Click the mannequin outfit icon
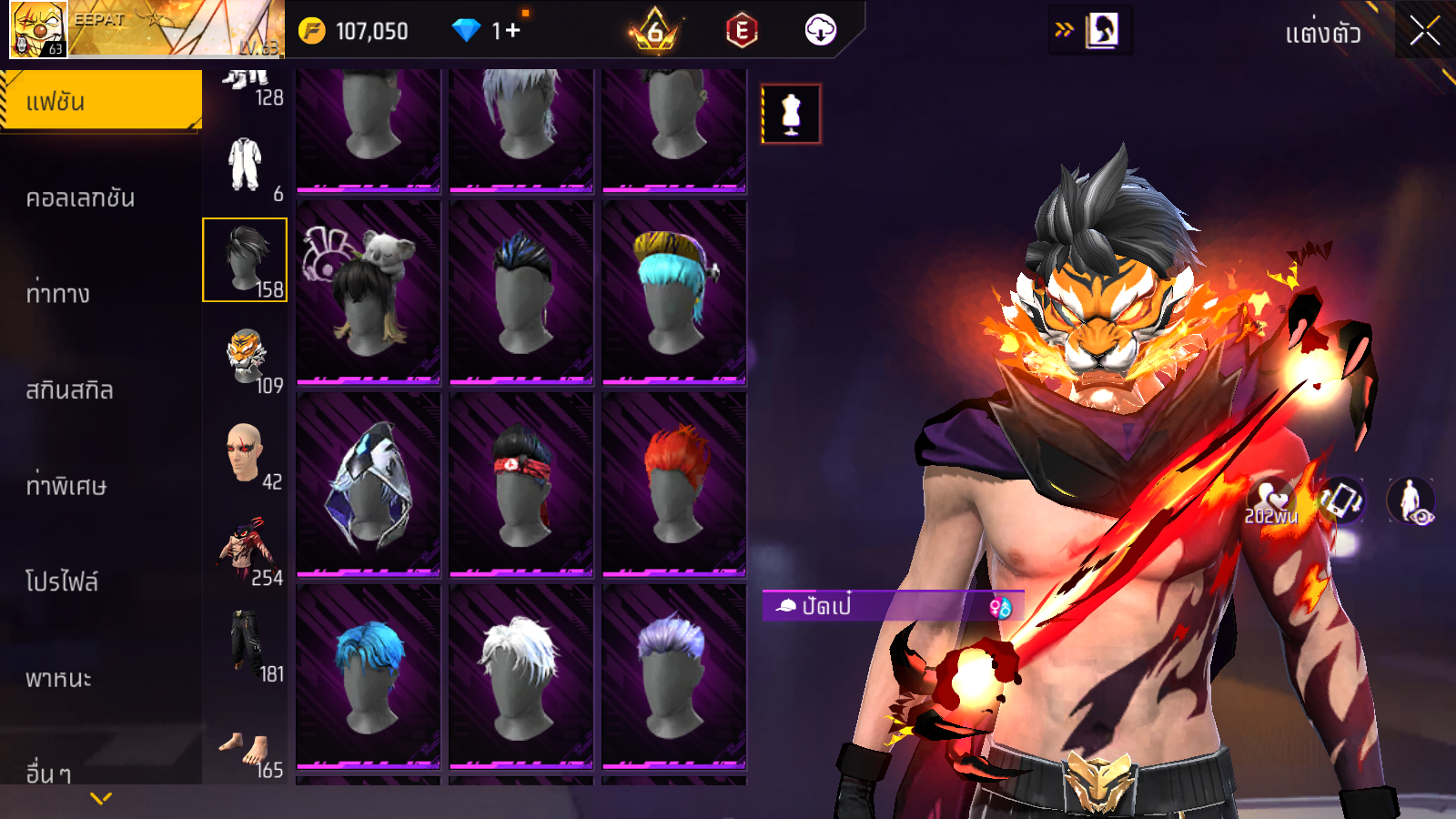The height and width of the screenshot is (819, 1456). pos(791,114)
